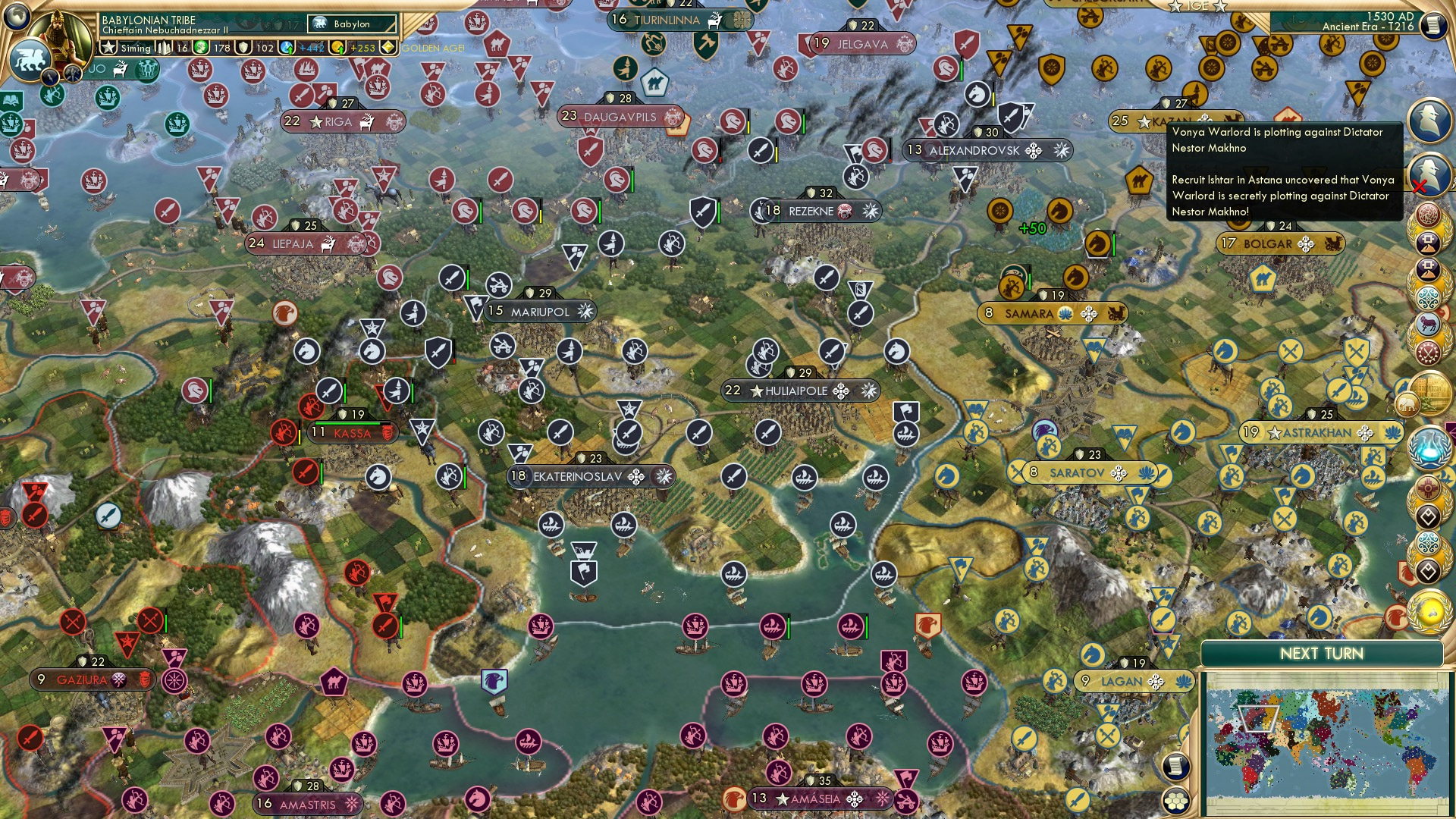Click the ram animal resource notification icon

tap(1428, 324)
